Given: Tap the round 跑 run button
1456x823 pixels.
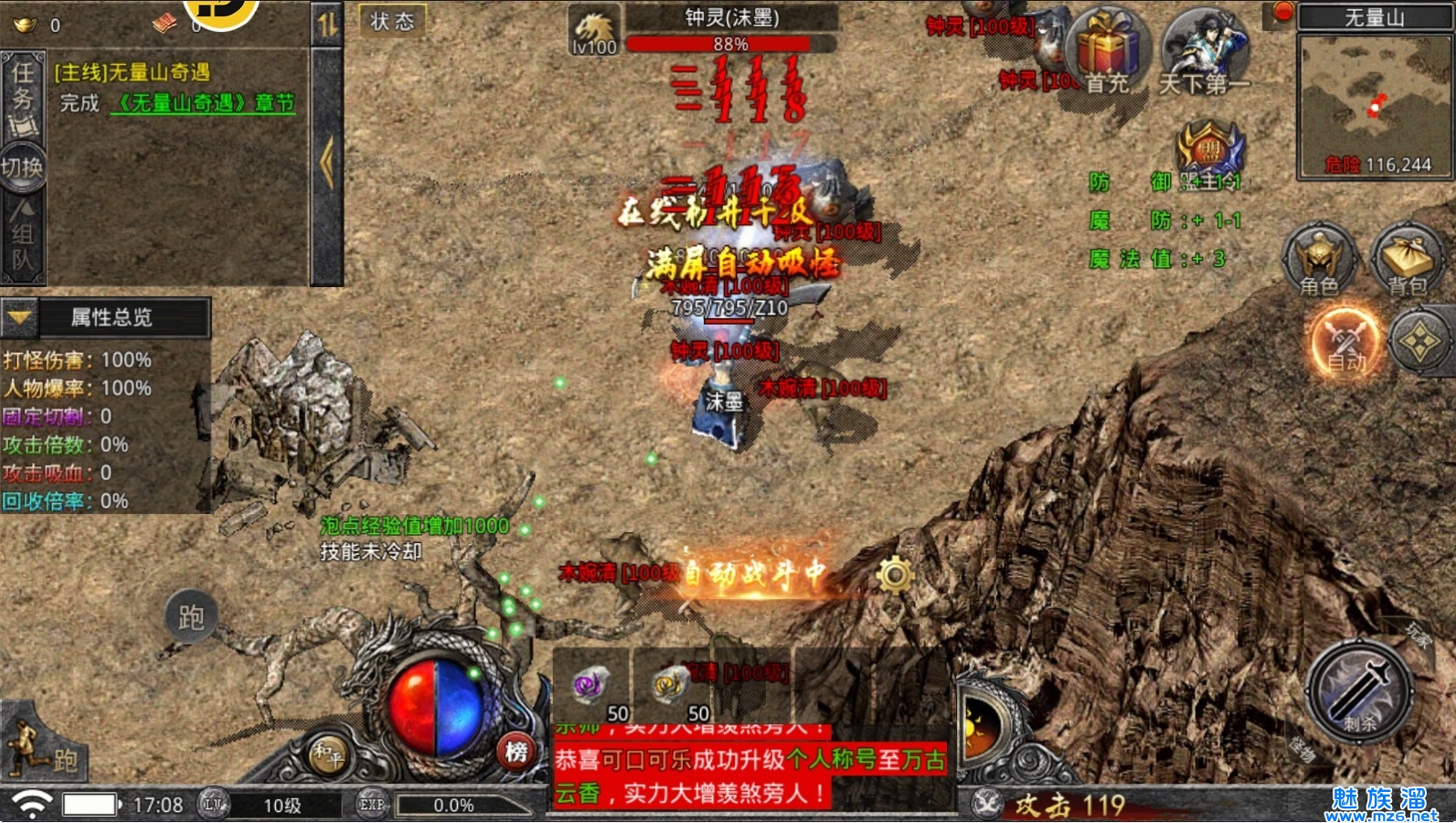Looking at the screenshot, I should point(191,617).
